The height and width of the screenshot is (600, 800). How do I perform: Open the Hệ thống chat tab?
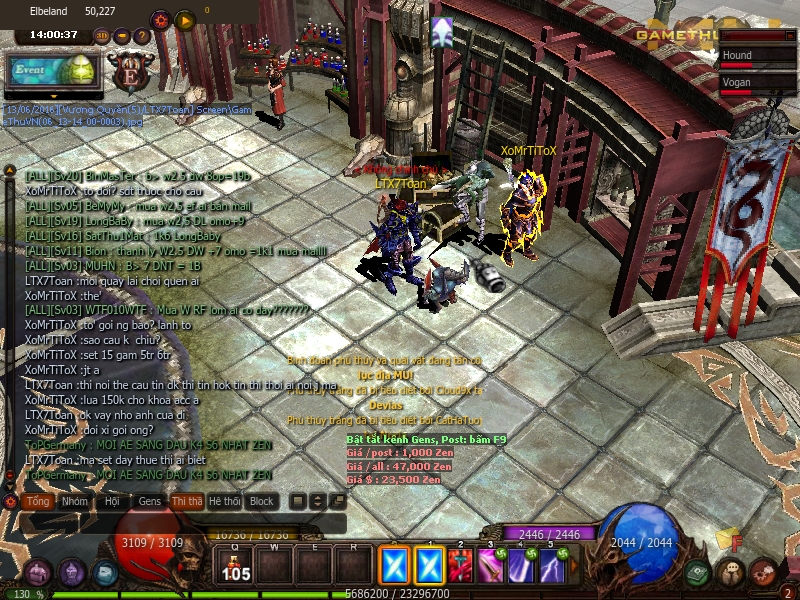point(224,501)
